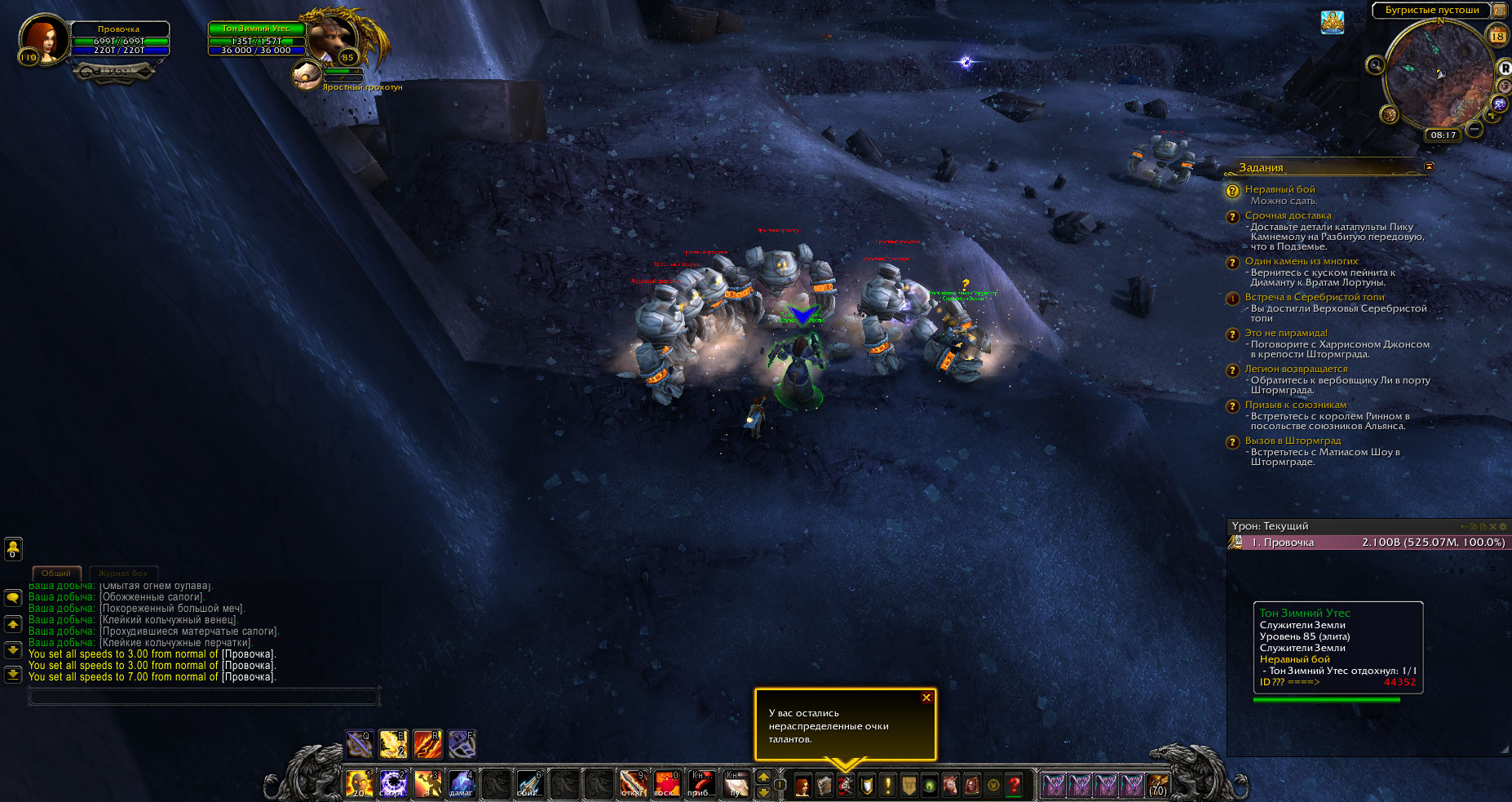
Task: Open the calendar button showing 18
Action: click(x=1497, y=36)
